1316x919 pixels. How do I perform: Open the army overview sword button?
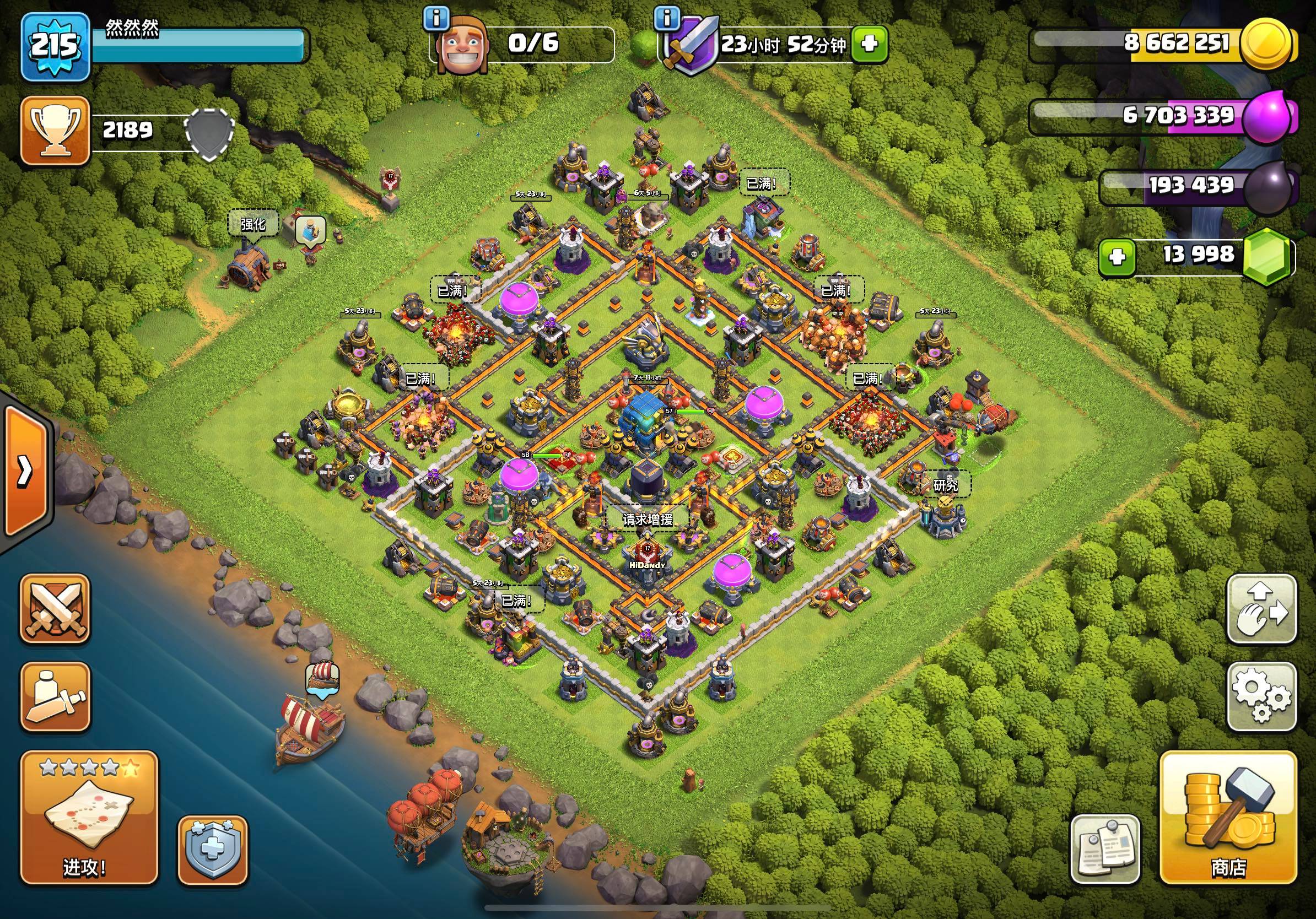(x=55, y=698)
